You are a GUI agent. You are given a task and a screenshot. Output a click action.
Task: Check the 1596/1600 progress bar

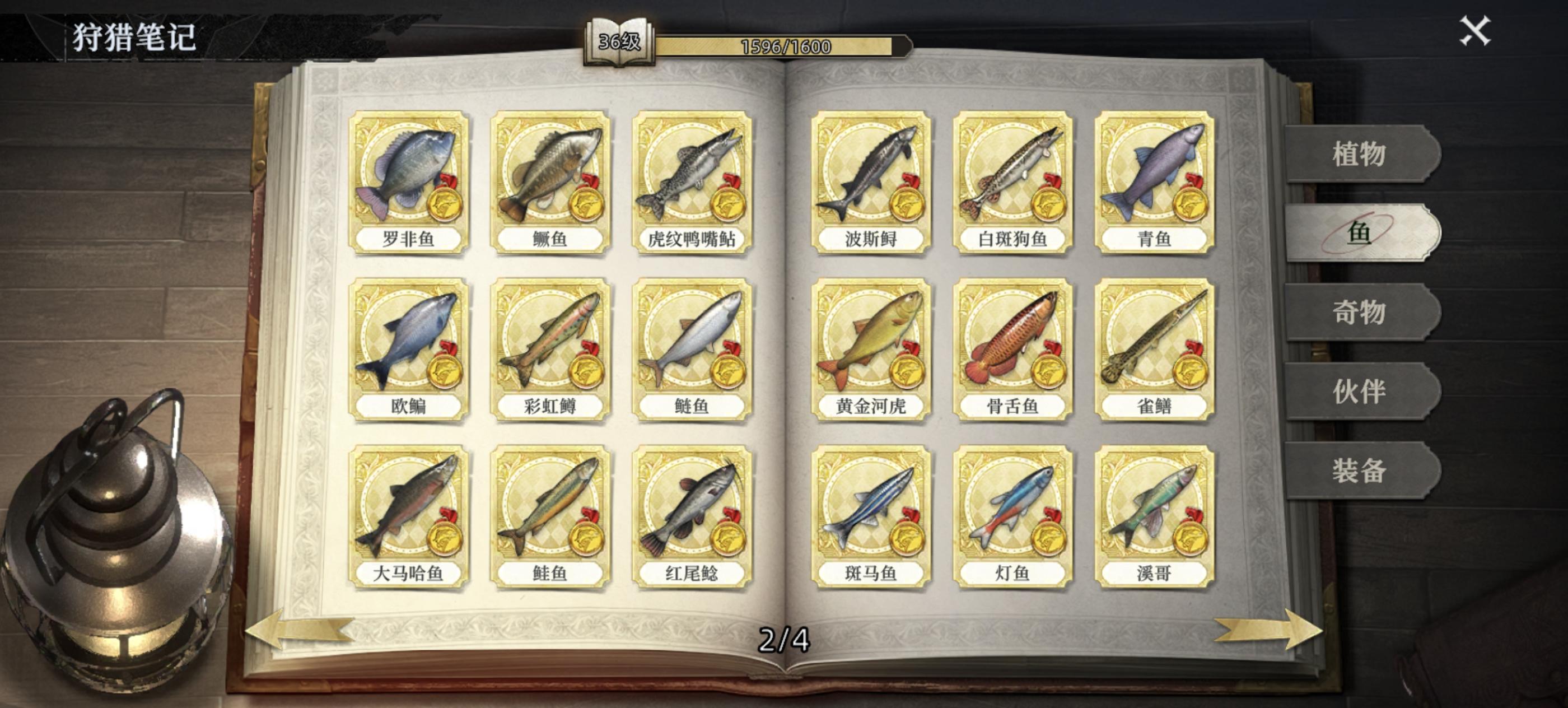785,44
